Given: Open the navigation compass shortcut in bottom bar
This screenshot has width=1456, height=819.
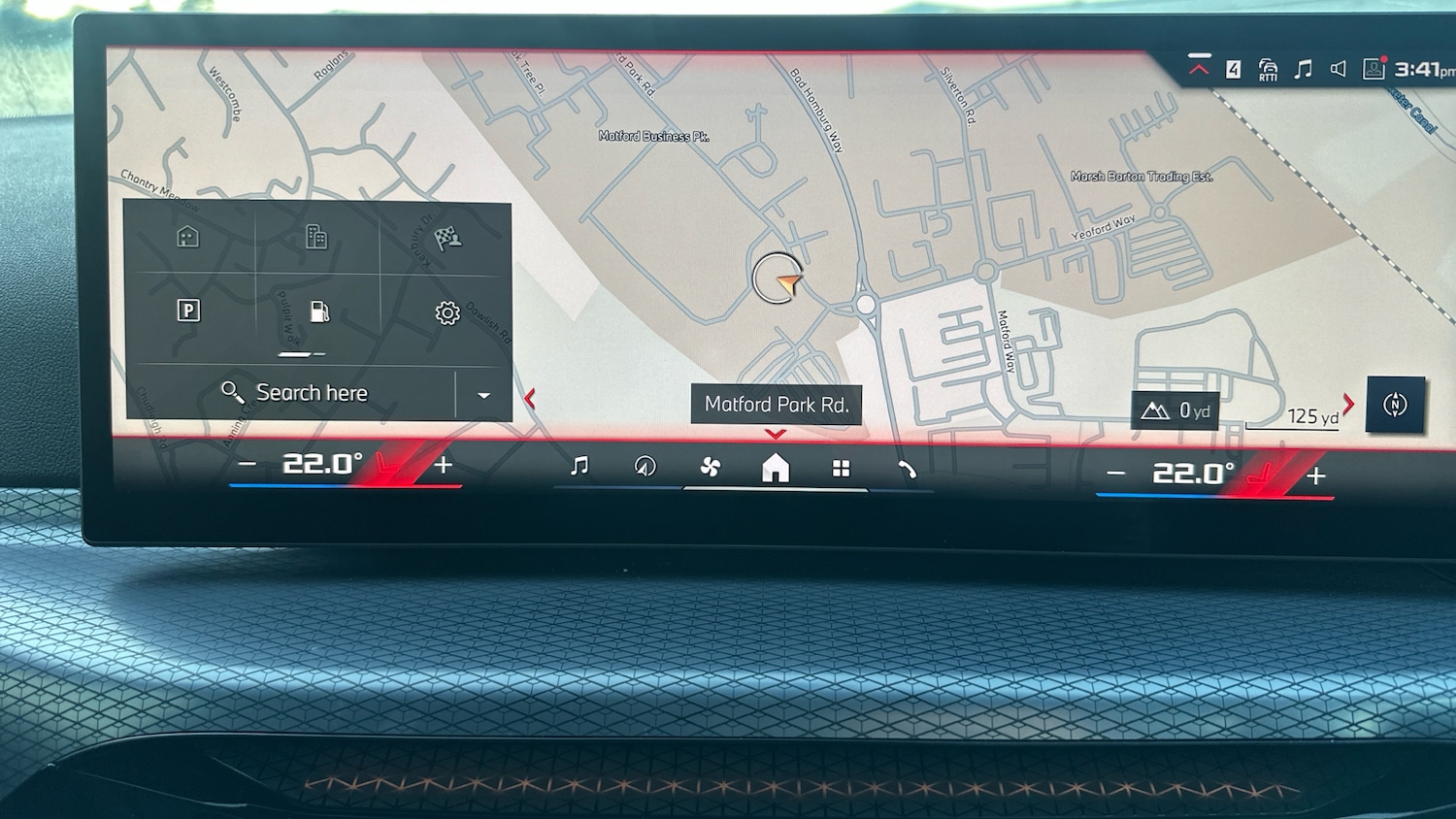Looking at the screenshot, I should click(645, 467).
